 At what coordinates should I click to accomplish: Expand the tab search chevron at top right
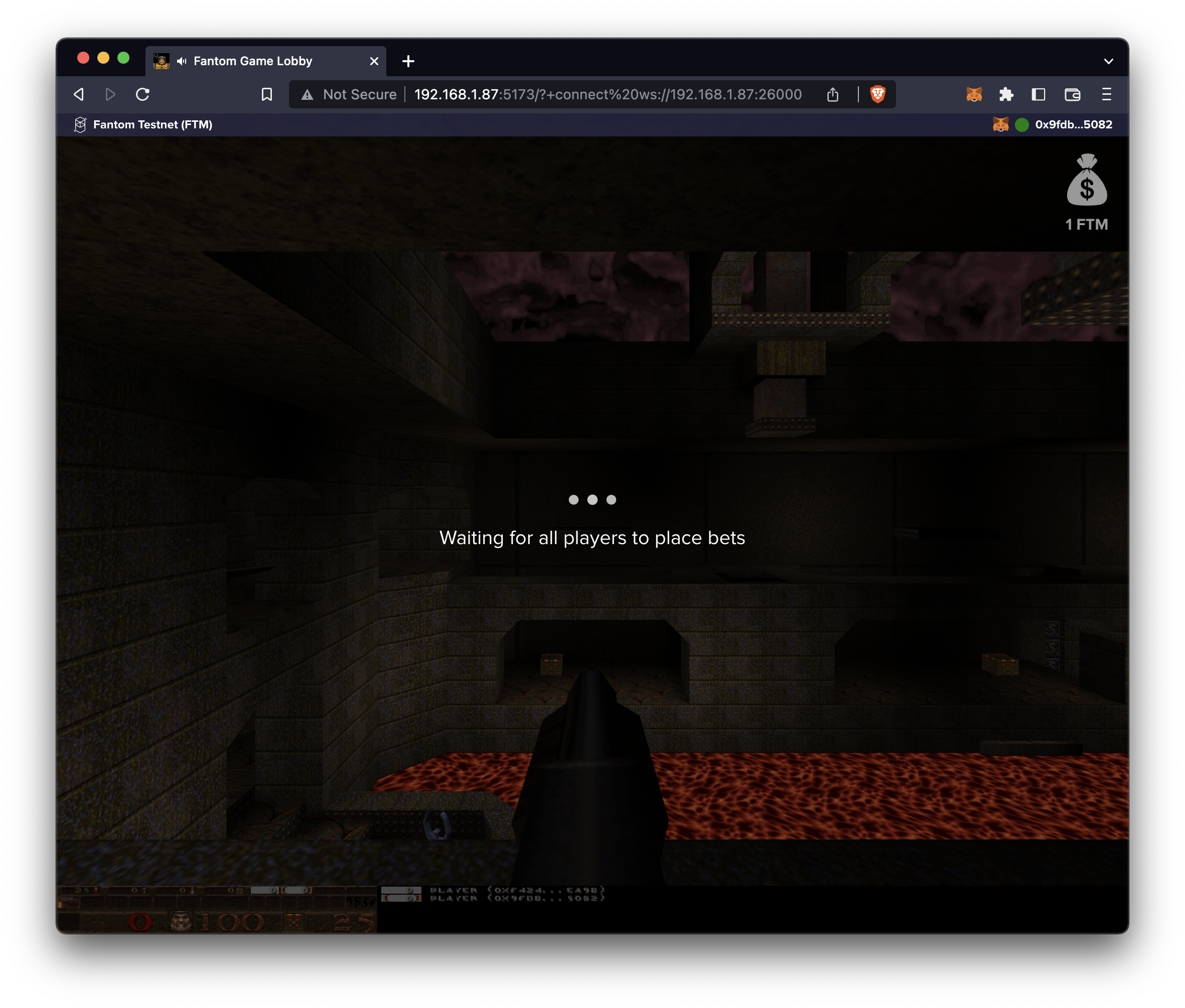(x=1108, y=61)
